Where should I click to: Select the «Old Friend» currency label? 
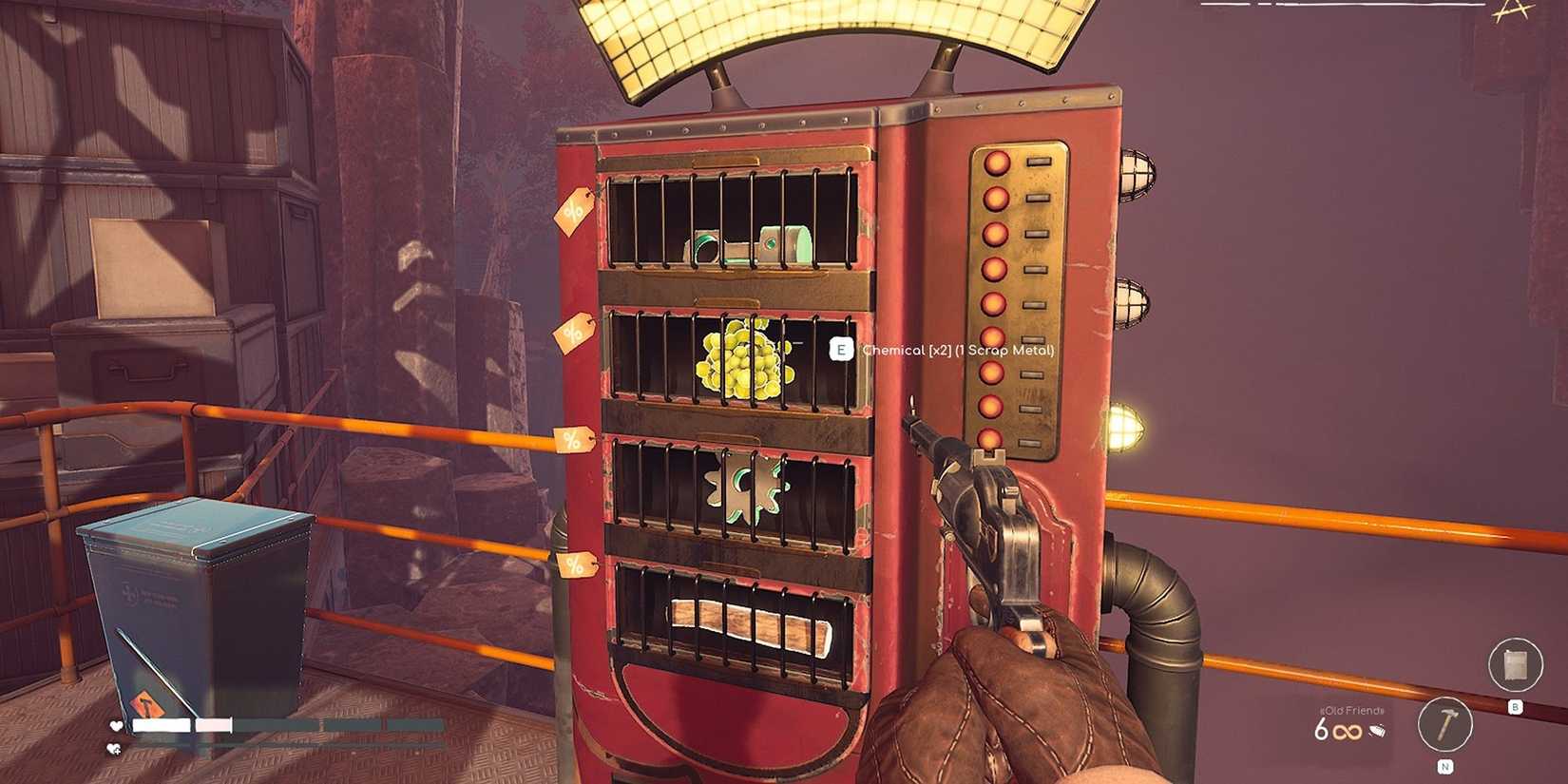click(1351, 712)
